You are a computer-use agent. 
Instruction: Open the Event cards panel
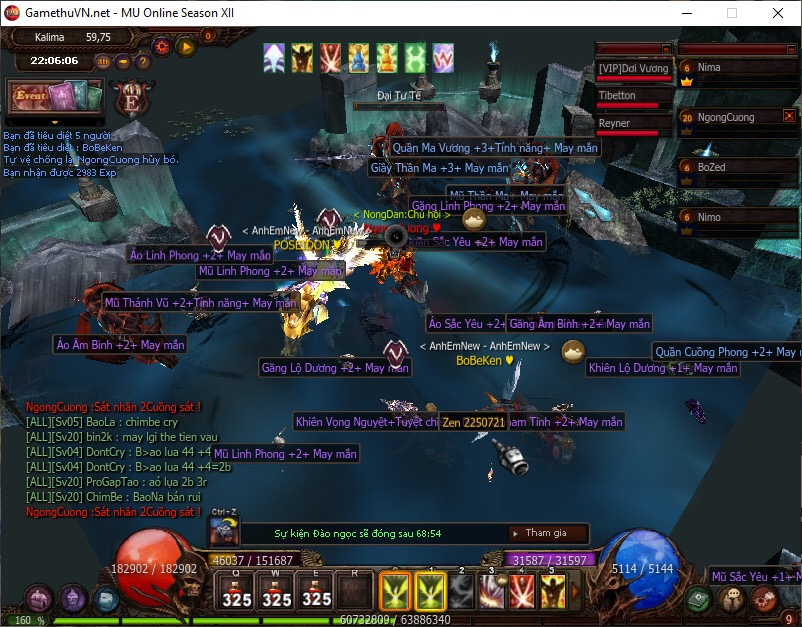pos(55,98)
